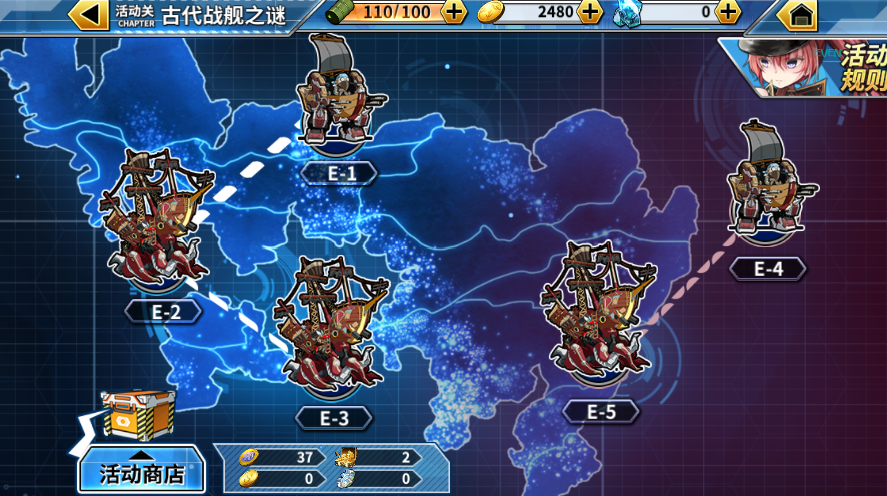The width and height of the screenshot is (887, 496).
Task: Add blue crystals with the plus button
Action: [x=728, y=12]
